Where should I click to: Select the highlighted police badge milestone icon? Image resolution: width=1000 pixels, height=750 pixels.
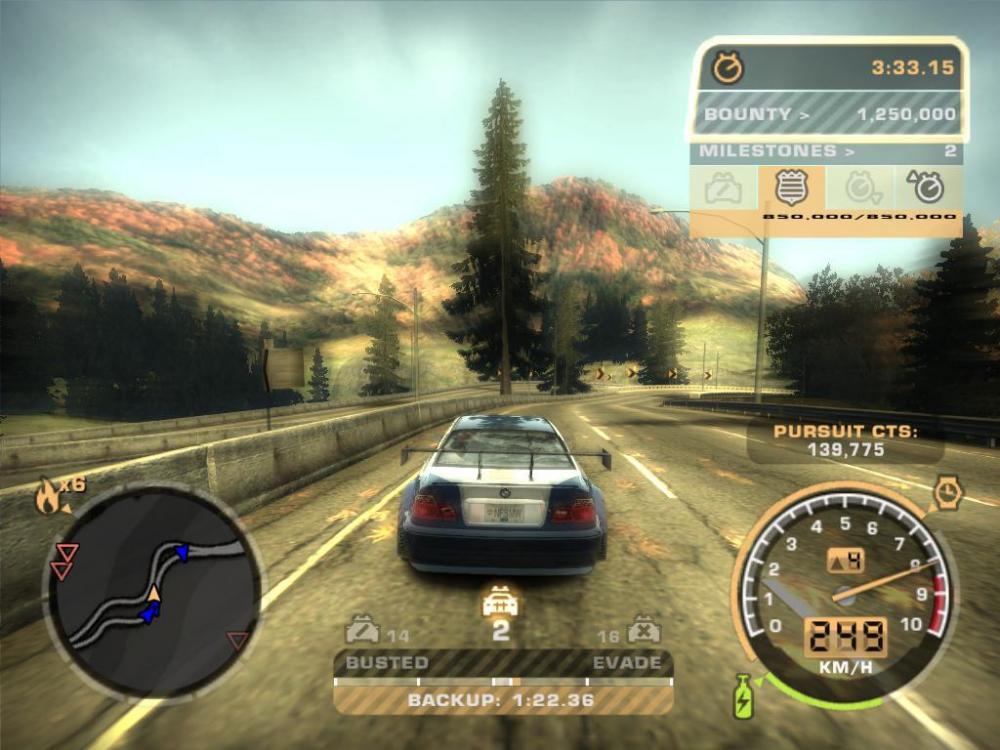point(791,187)
